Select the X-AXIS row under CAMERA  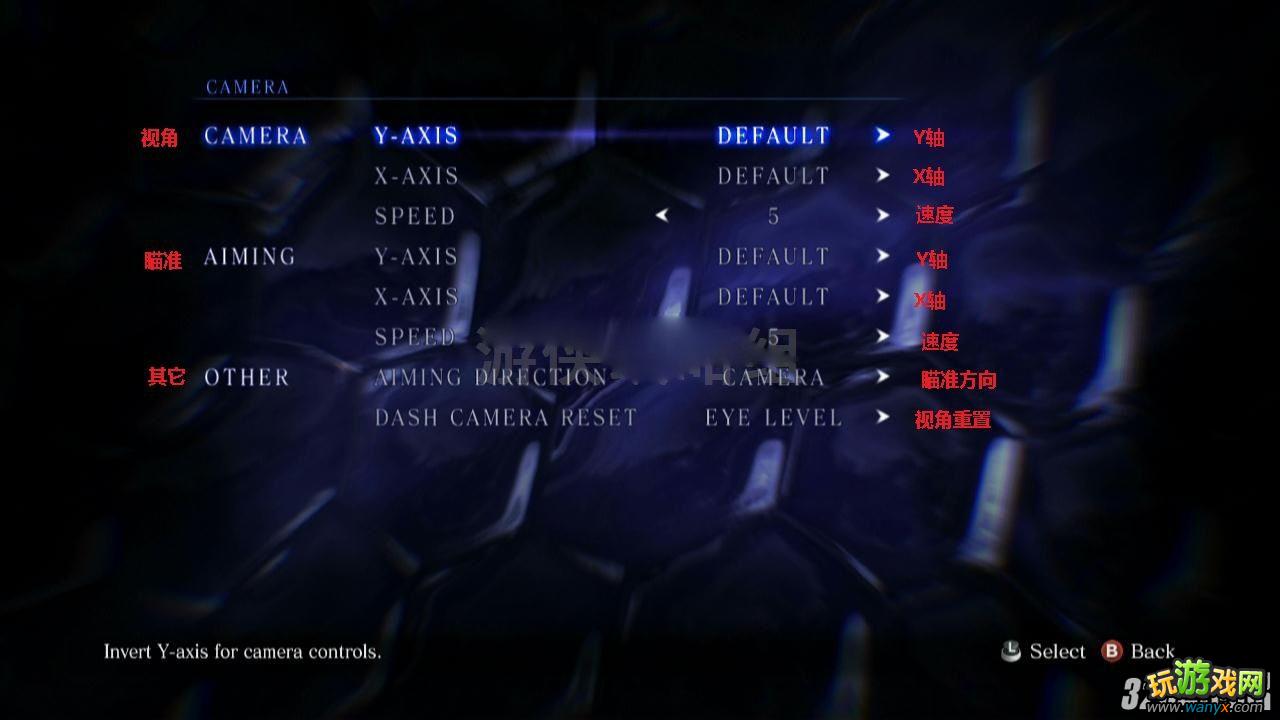tap(416, 176)
